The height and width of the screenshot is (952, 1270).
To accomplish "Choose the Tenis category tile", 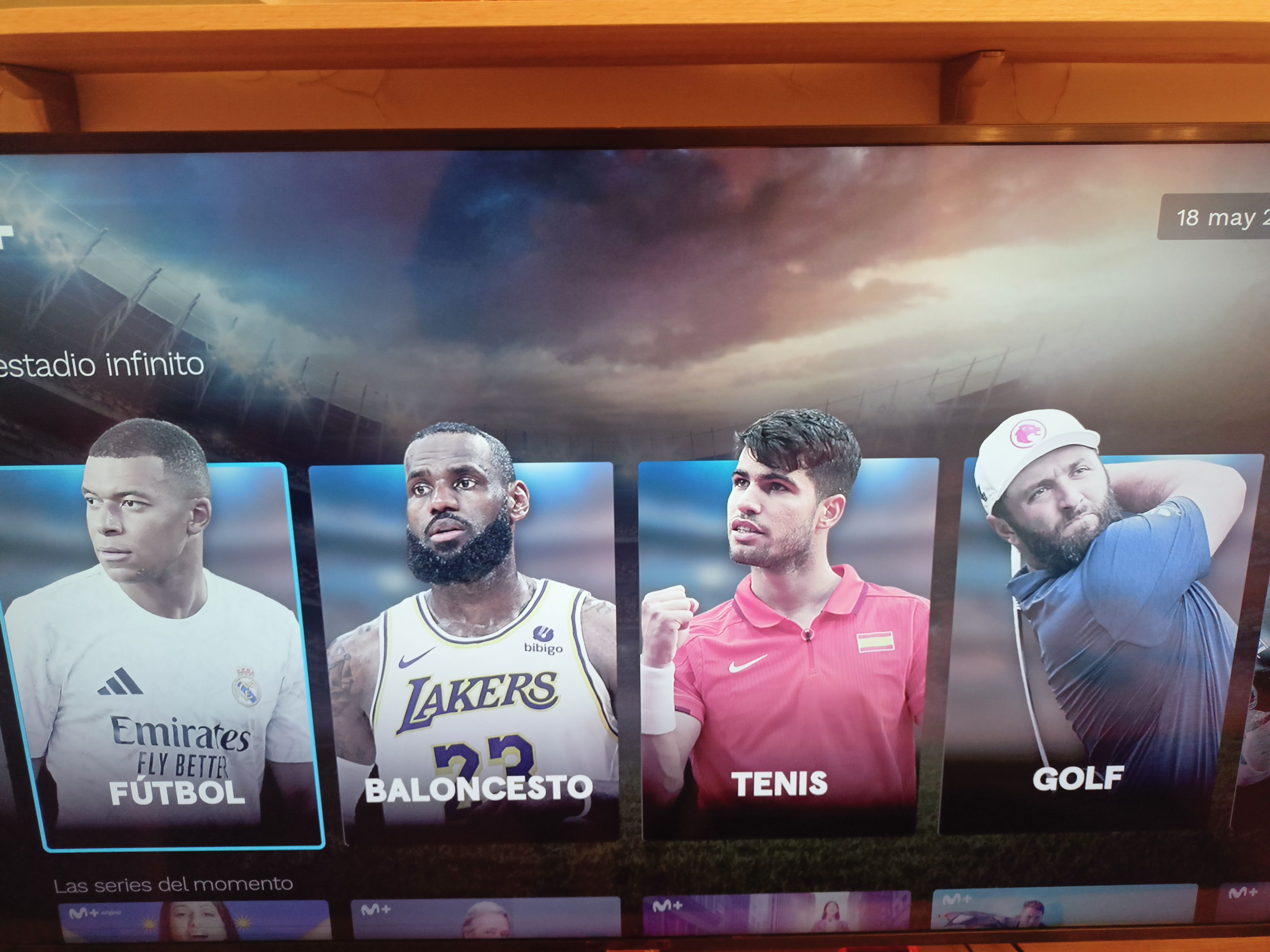I will click(x=787, y=648).
